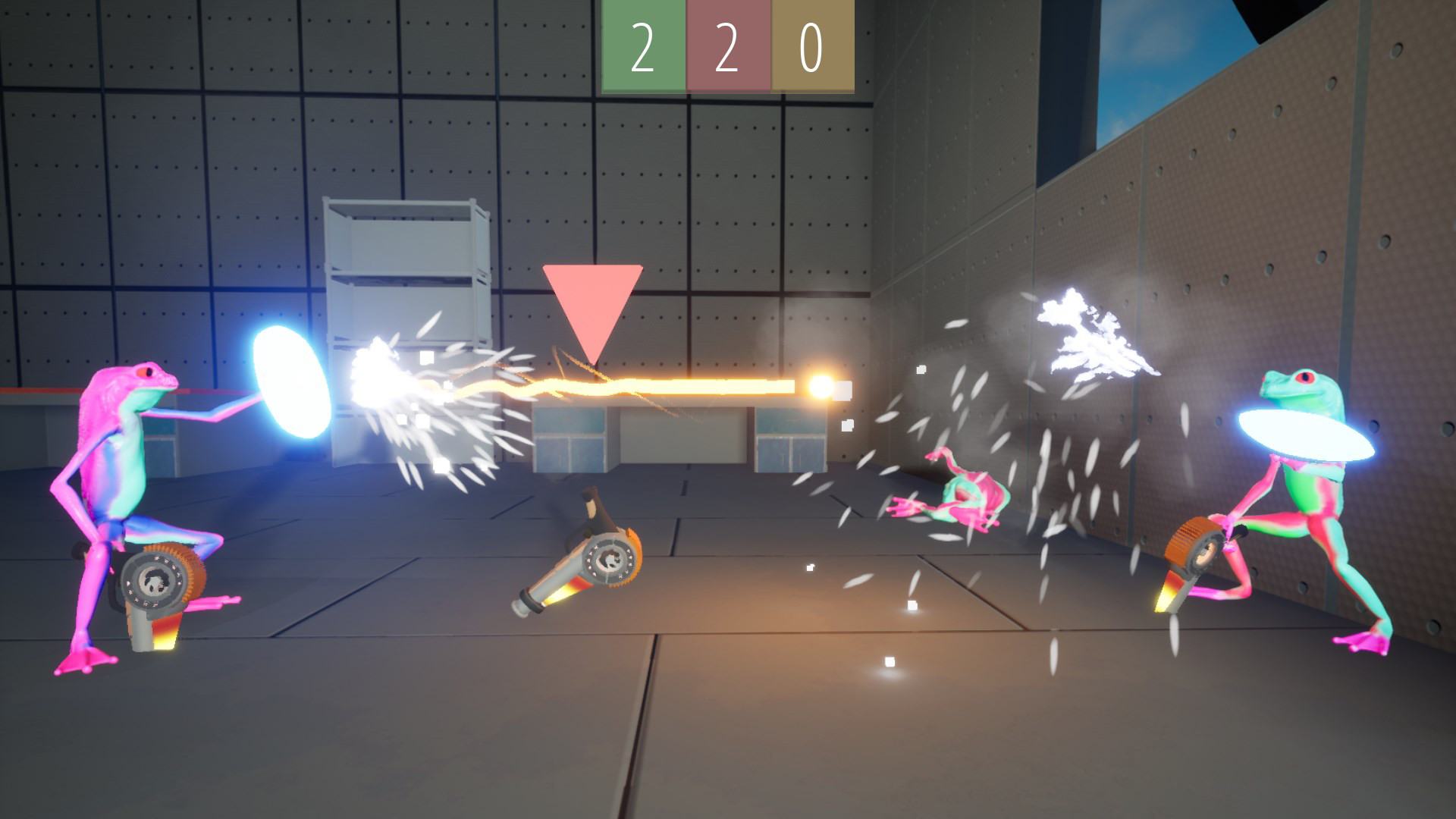Screen dimensions: 1456x819
Task: Click the green team score panel showing 2
Action: (643, 45)
